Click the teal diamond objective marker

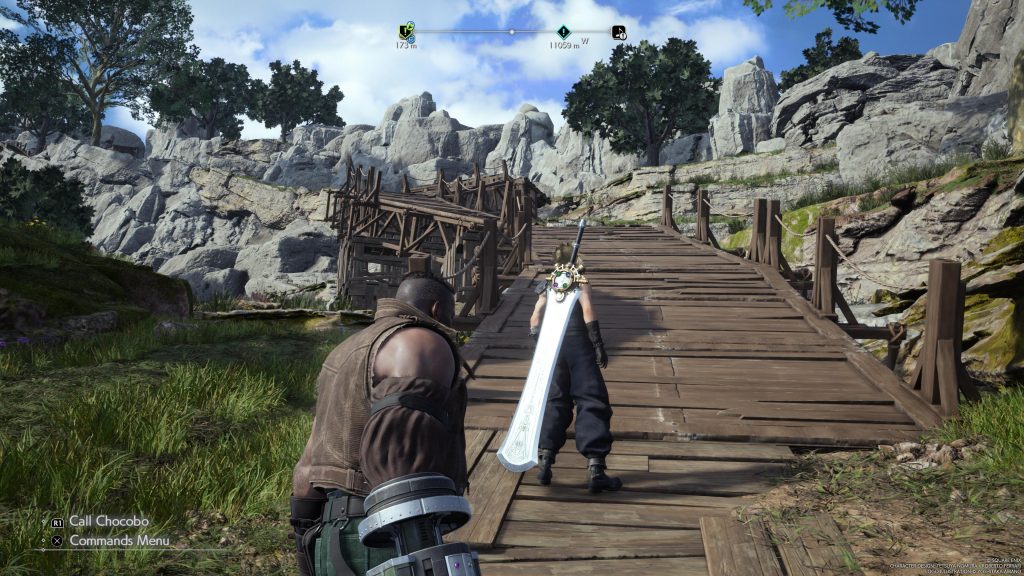pos(564,32)
